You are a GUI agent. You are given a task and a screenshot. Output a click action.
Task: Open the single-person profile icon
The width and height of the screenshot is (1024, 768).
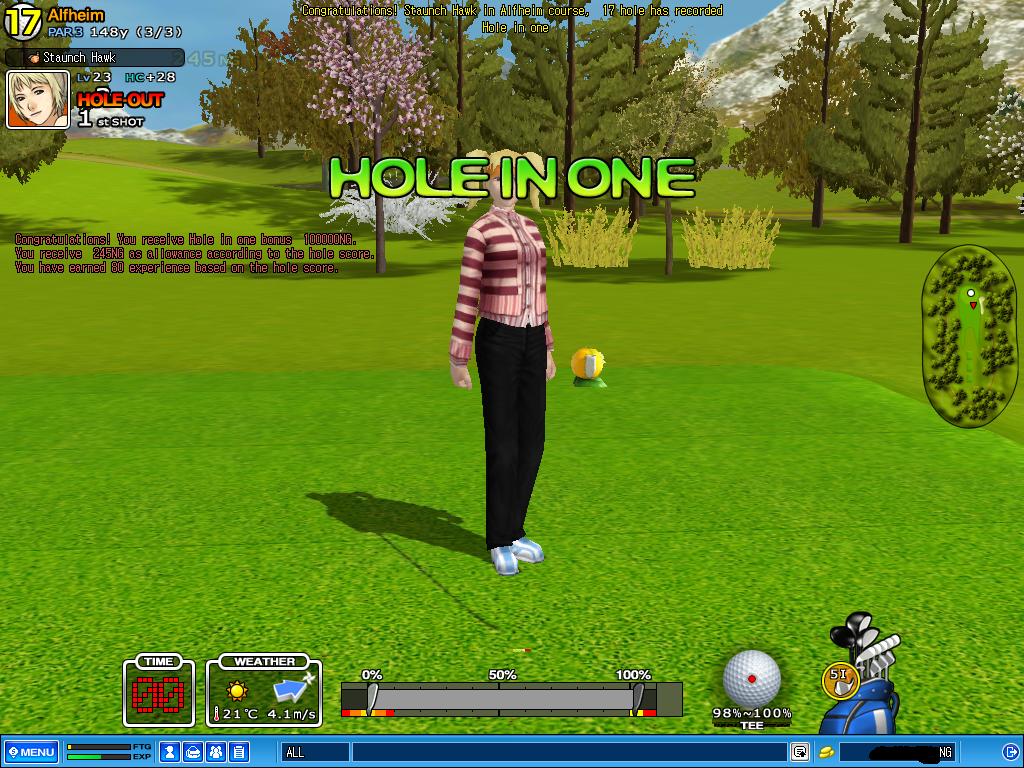[171, 752]
